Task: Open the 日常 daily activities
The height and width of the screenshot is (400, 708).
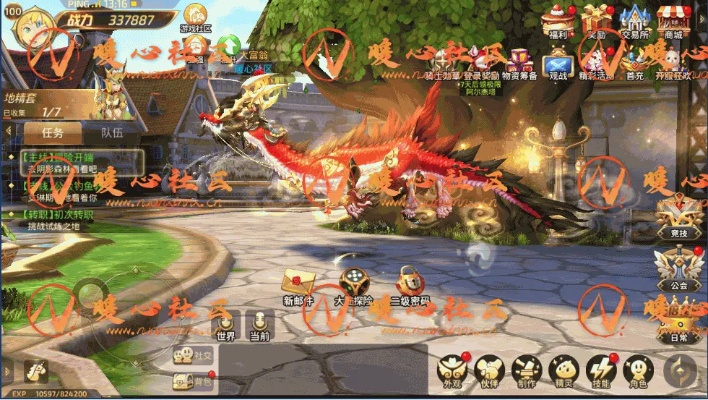Action: point(680,318)
